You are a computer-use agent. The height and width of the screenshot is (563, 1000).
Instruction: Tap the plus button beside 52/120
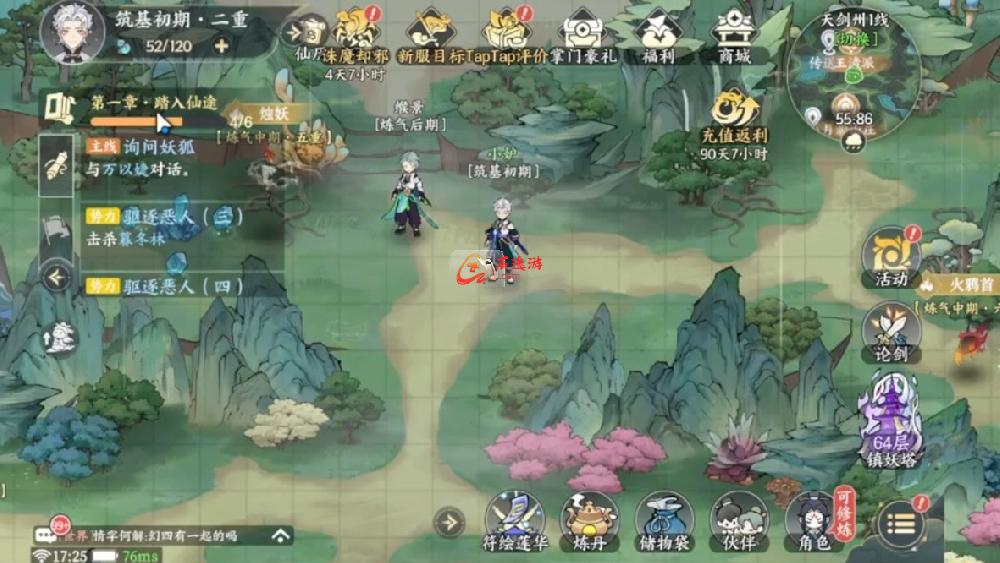[x=221, y=45]
